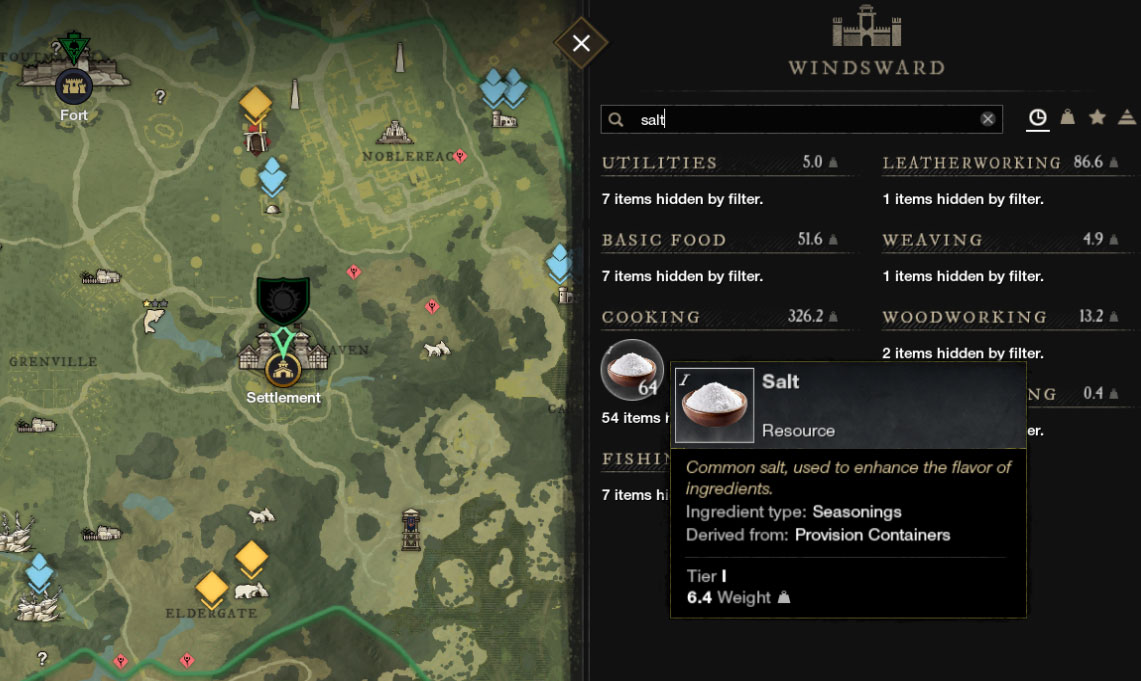
Task: Click the salt search field
Action: (800, 119)
